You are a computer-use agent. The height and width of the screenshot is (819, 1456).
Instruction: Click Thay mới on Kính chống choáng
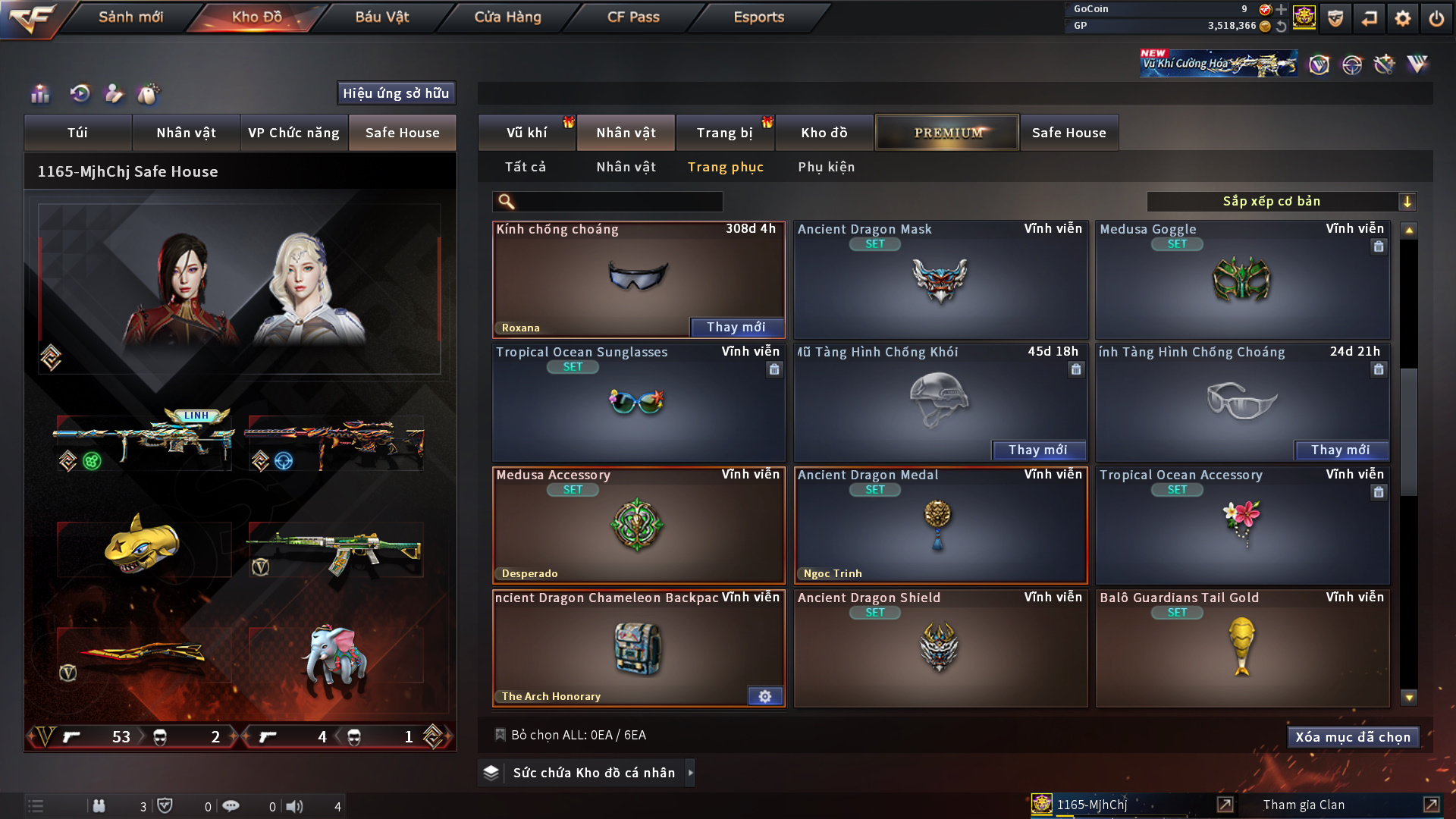coord(736,327)
